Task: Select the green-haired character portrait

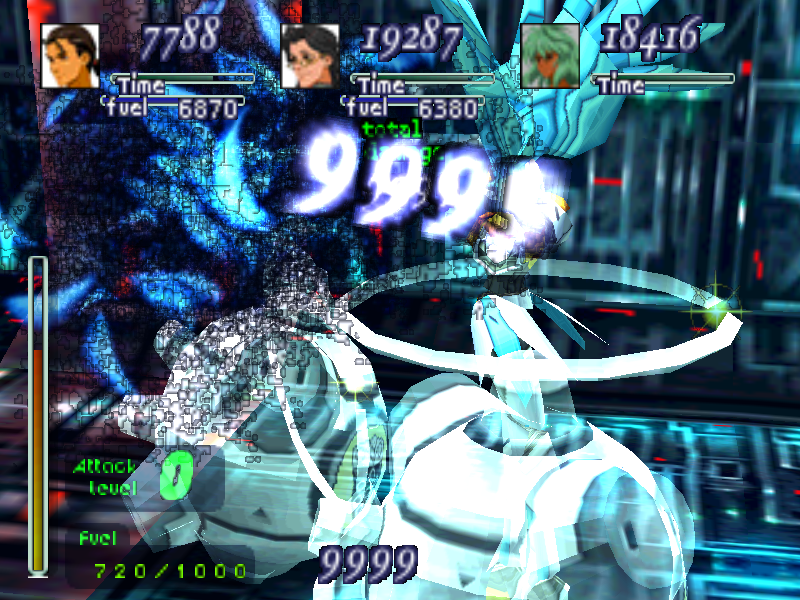Action: (x=550, y=55)
